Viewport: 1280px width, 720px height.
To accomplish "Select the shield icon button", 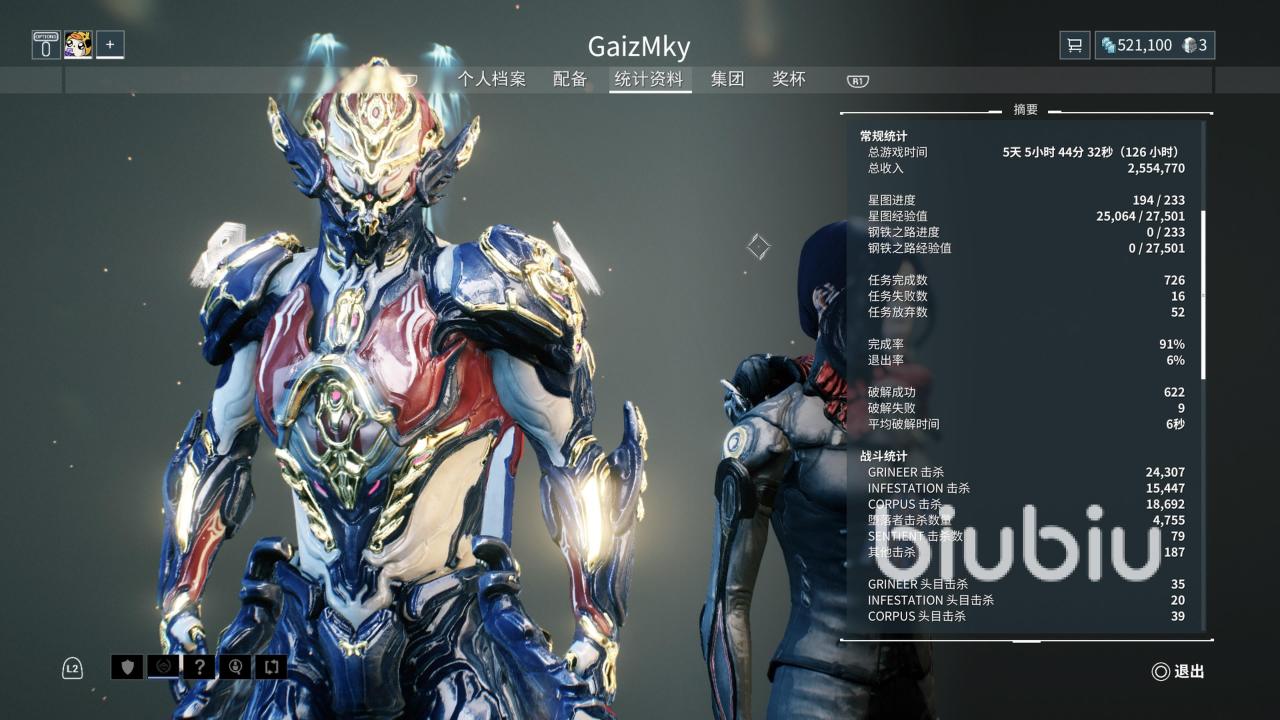I will (127, 667).
